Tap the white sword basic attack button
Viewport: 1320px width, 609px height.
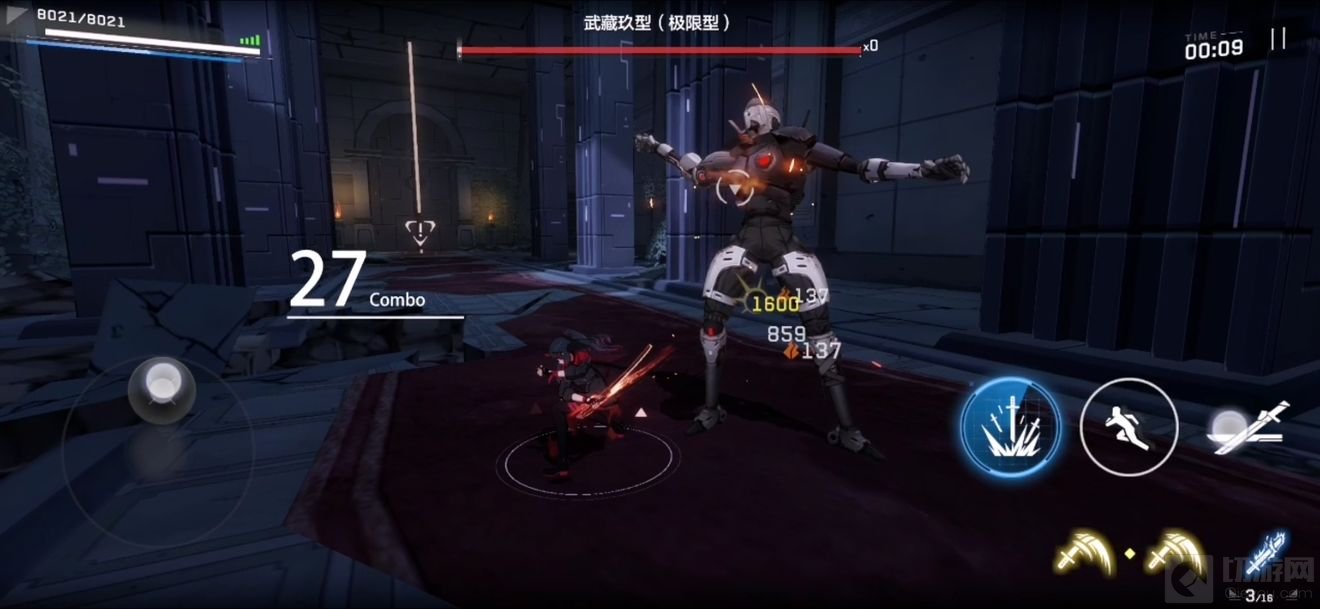click(x=1248, y=428)
